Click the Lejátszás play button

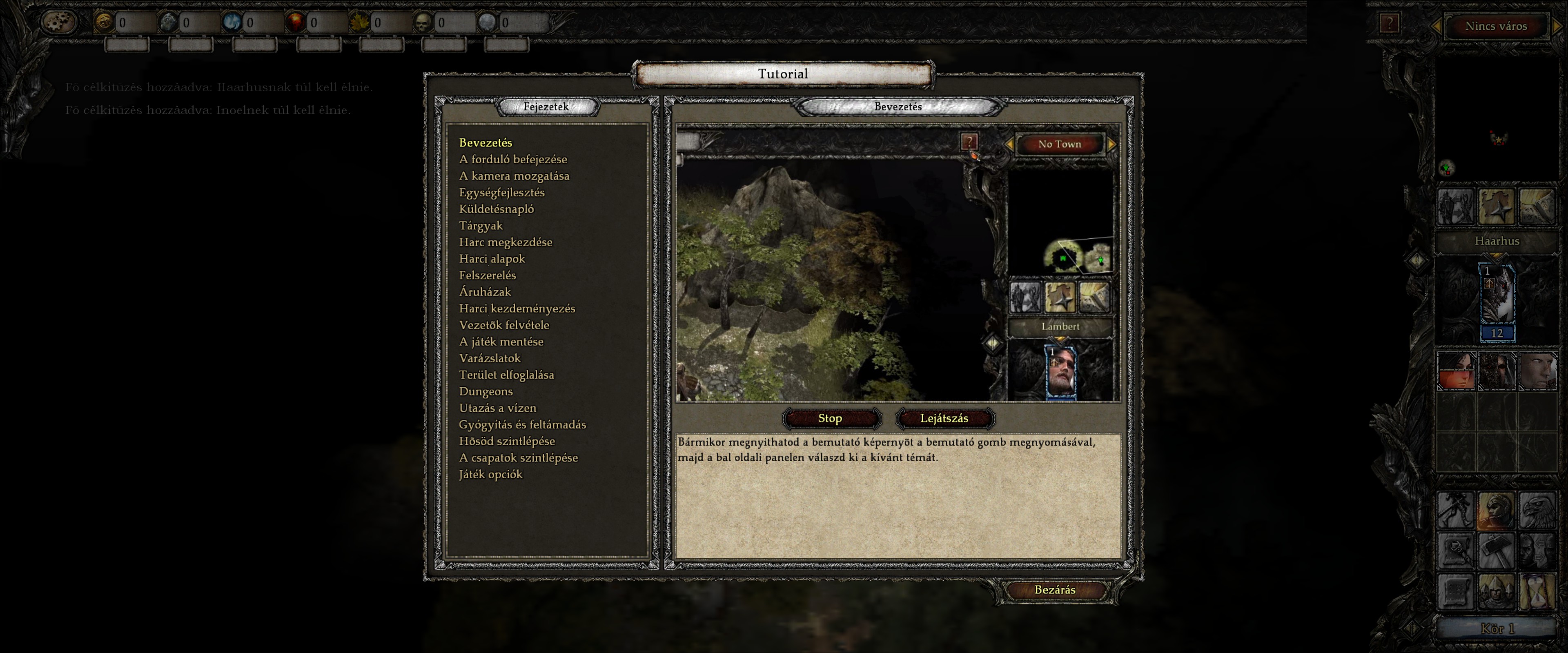coord(944,418)
